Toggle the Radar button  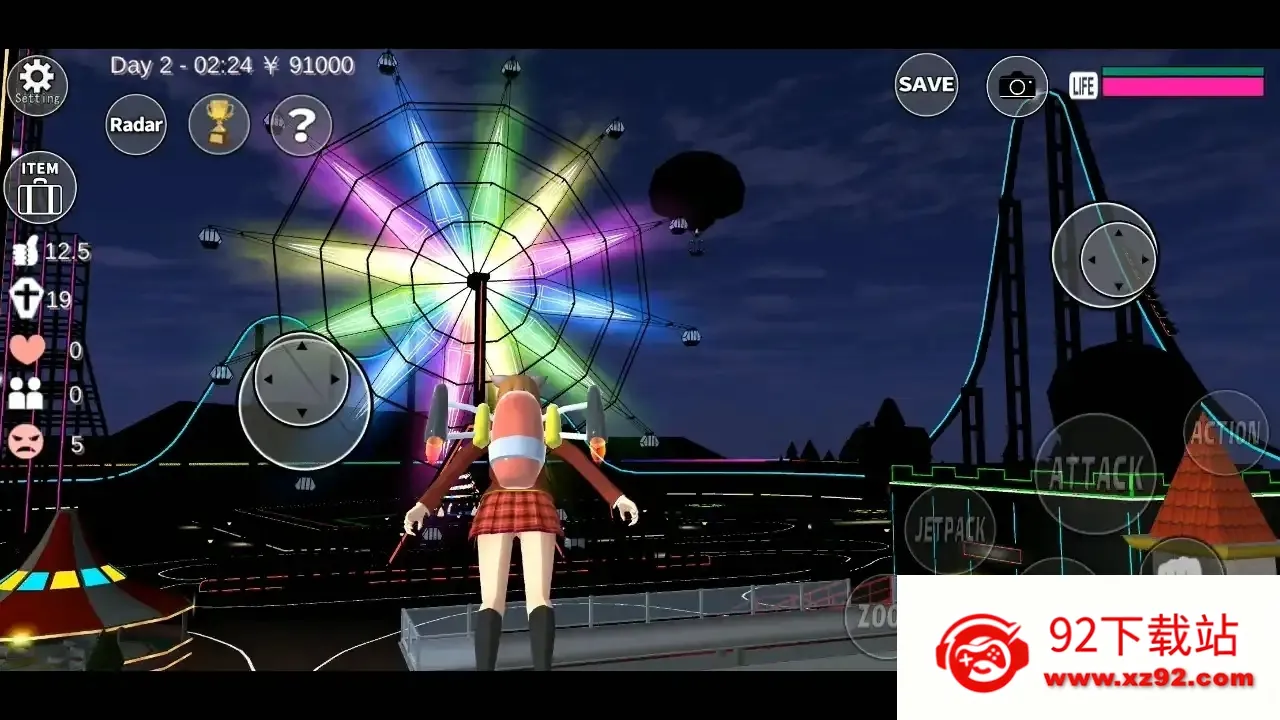pos(136,125)
